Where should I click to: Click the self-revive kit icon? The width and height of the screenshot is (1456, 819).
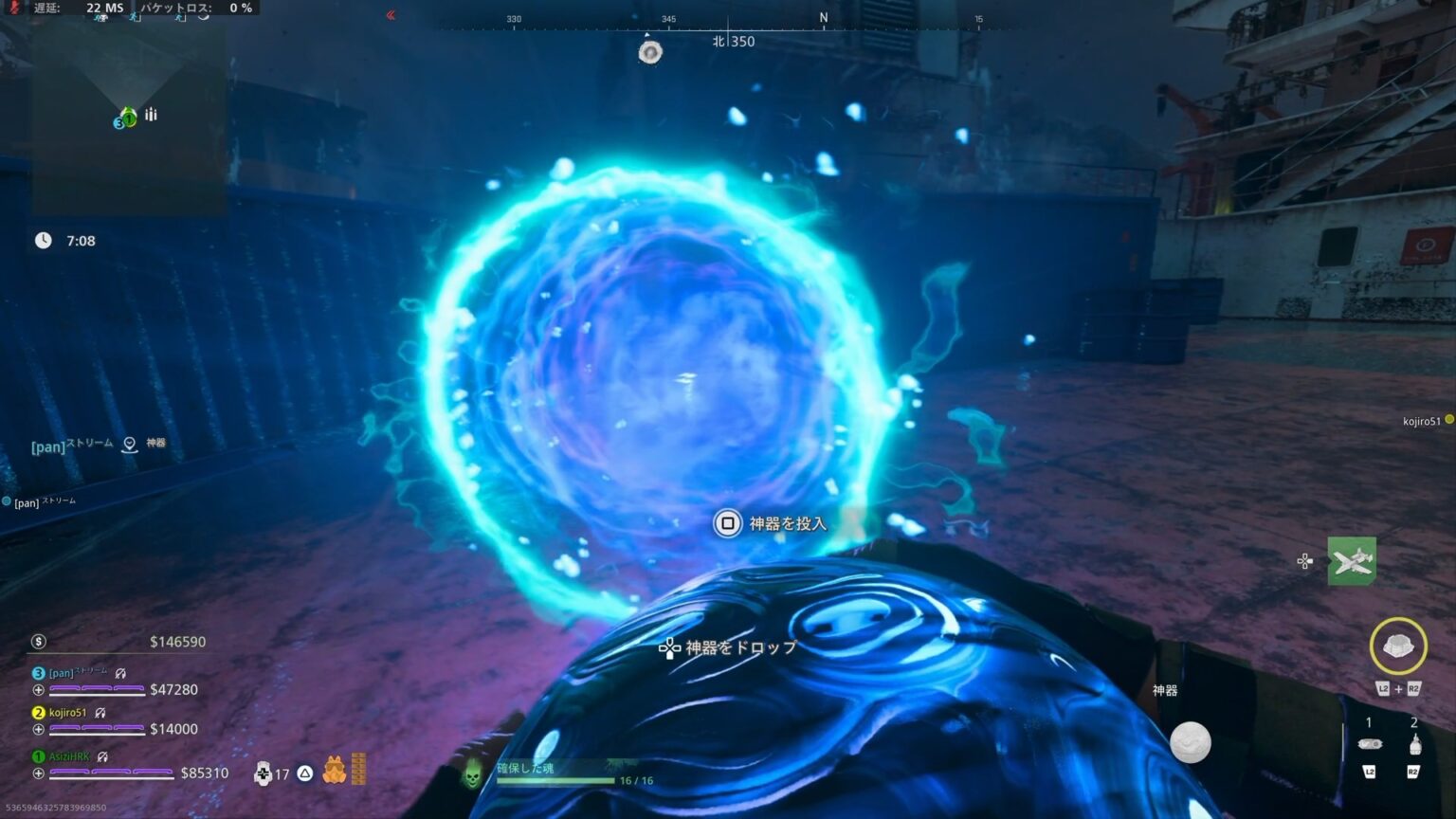click(x=263, y=773)
